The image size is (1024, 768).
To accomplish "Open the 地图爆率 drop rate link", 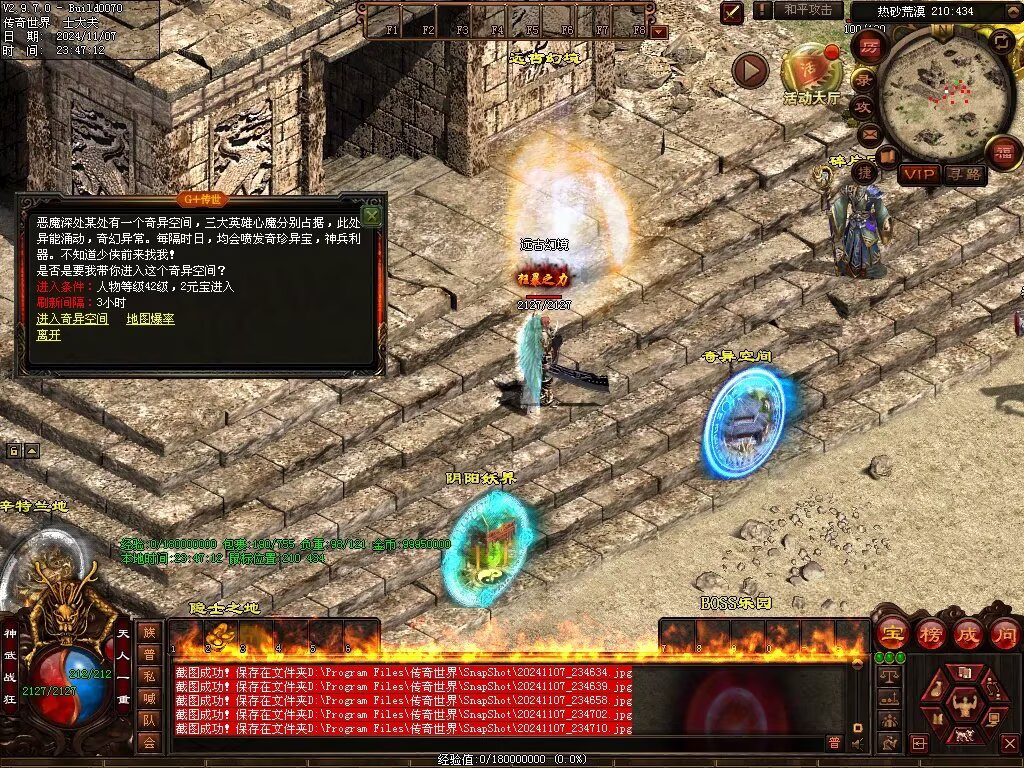I will click(x=150, y=319).
